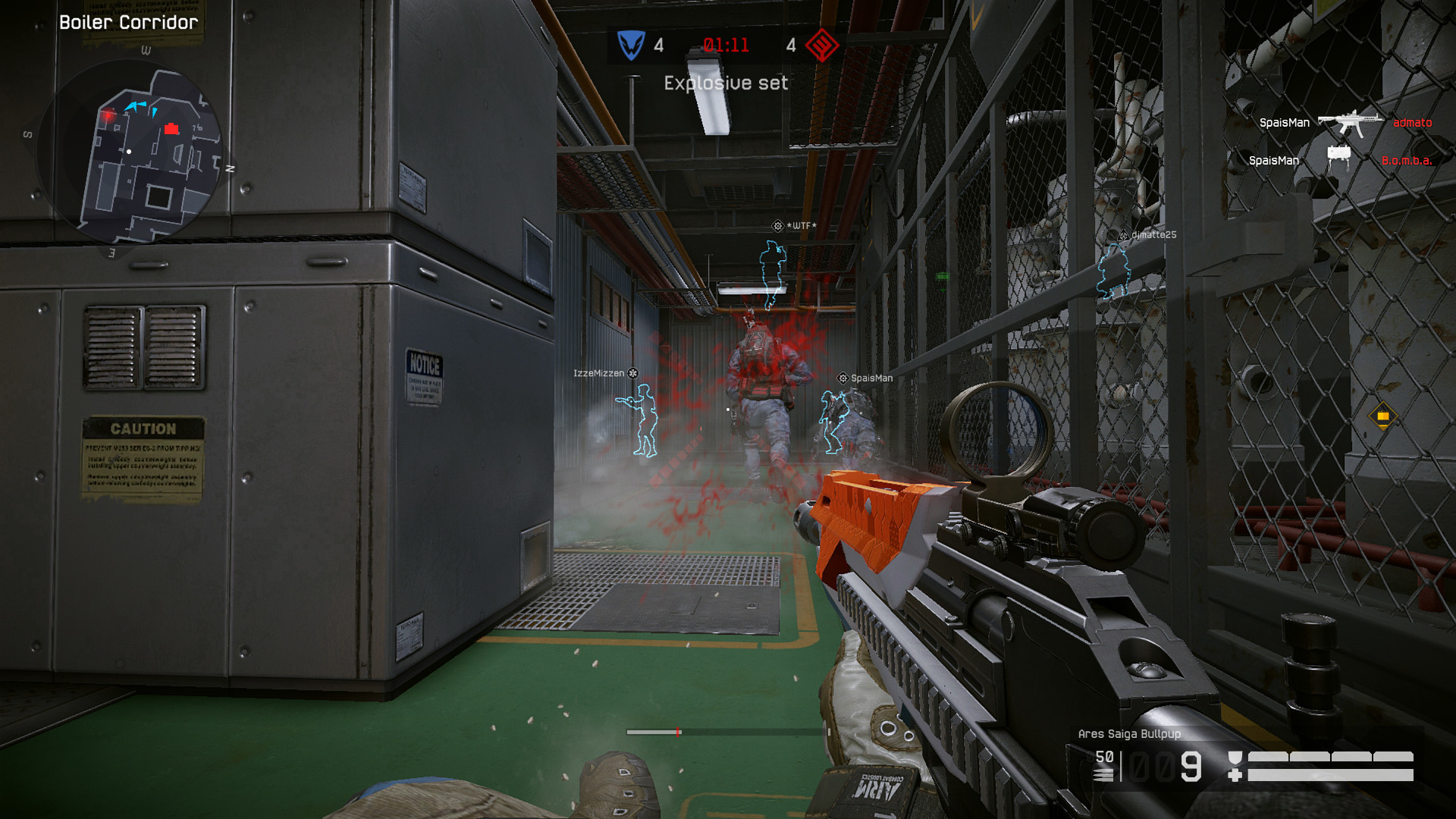
Task: Click the Boiler Corridor location label
Action: [x=127, y=22]
